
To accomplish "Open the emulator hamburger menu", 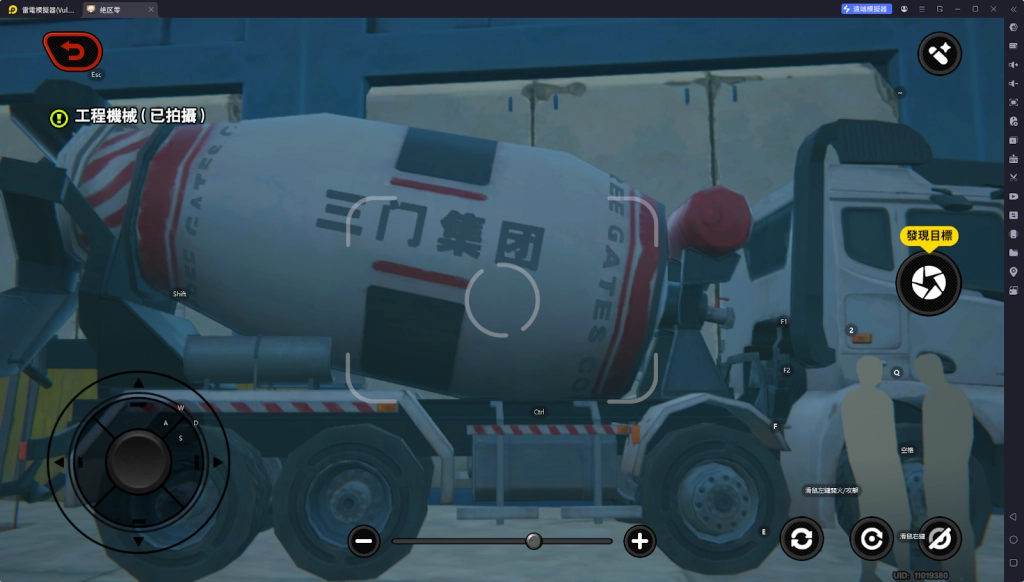I will (x=922, y=8).
